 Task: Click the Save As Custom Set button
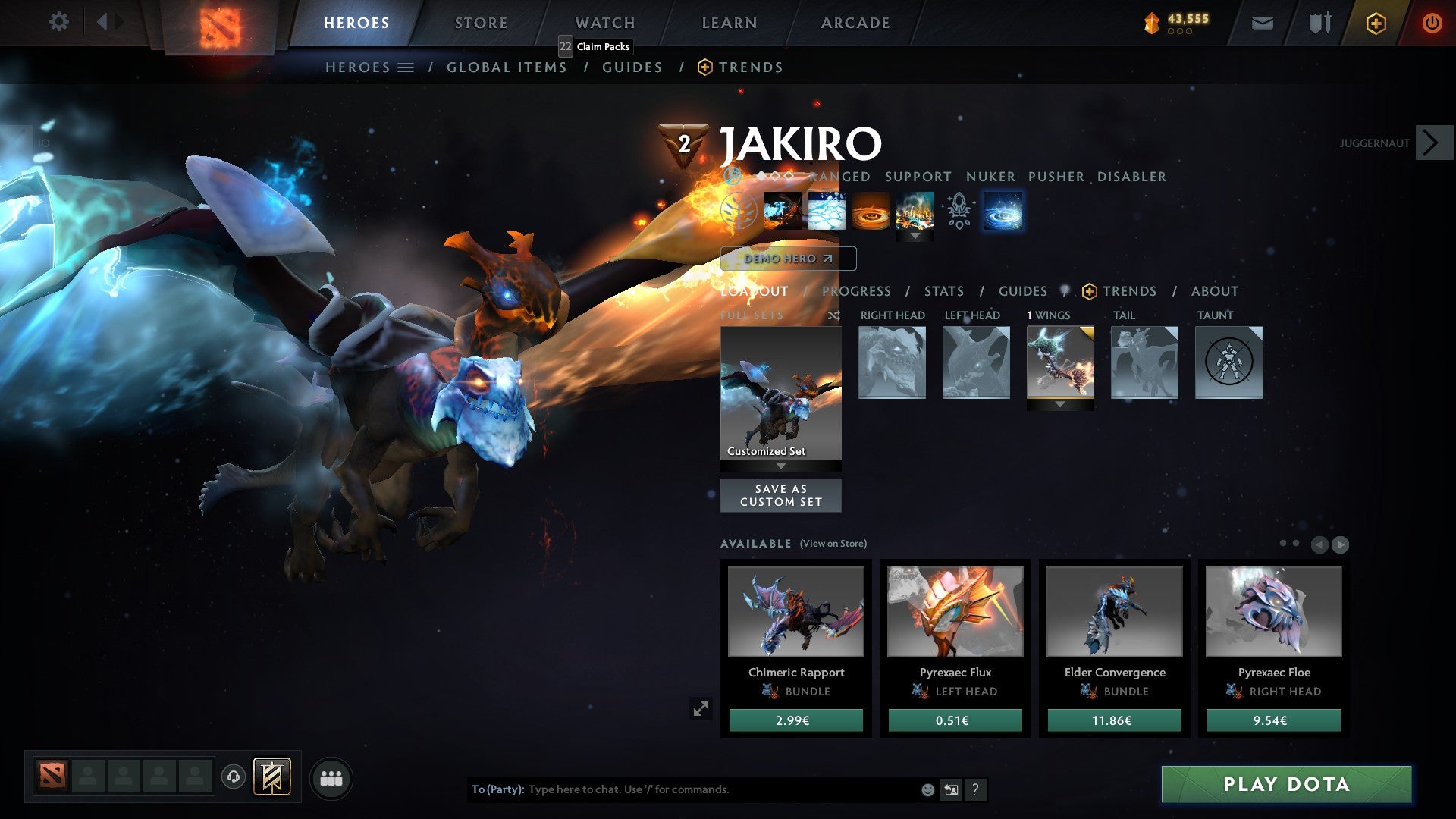point(781,495)
